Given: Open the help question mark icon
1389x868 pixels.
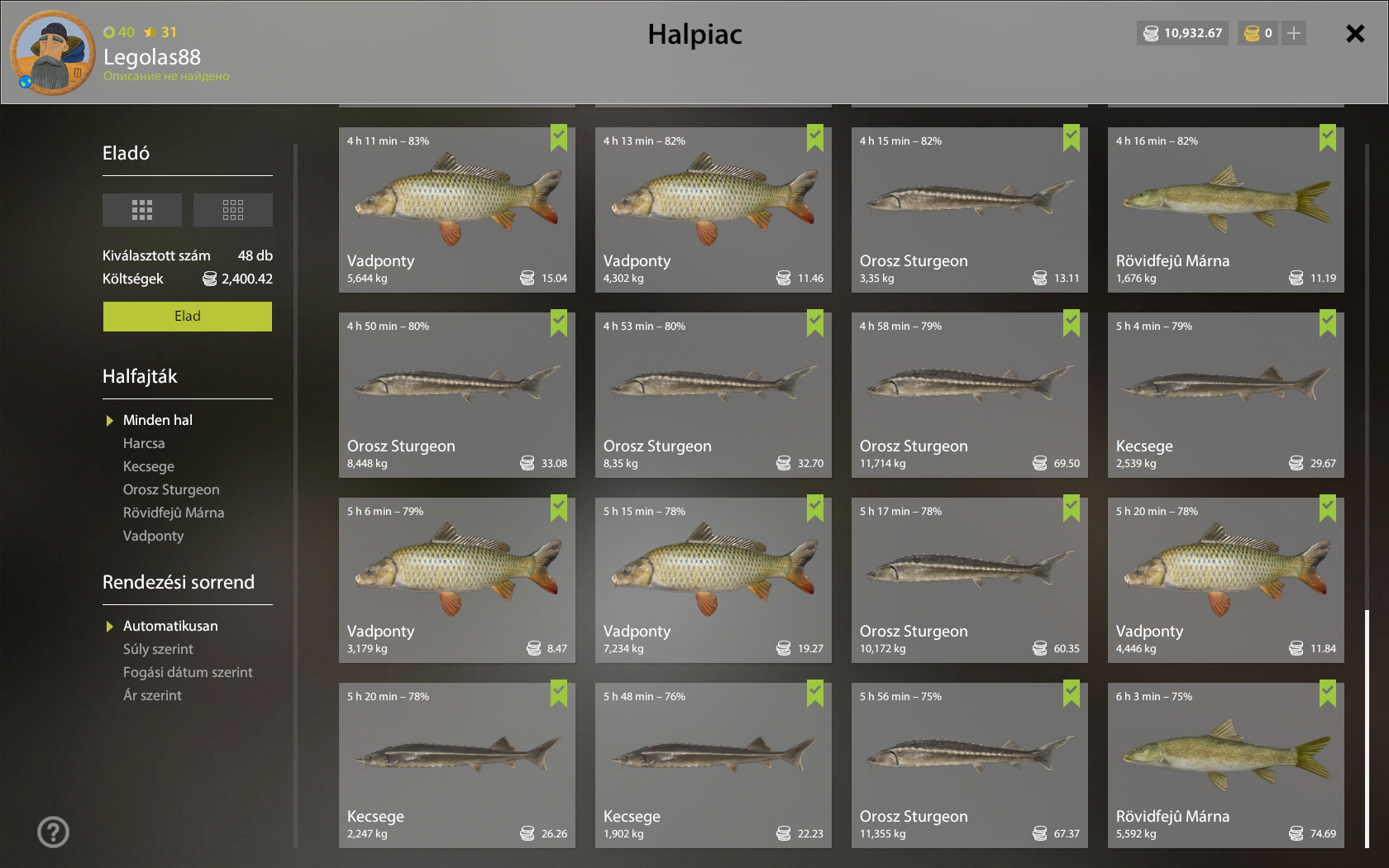Looking at the screenshot, I should tap(54, 832).
